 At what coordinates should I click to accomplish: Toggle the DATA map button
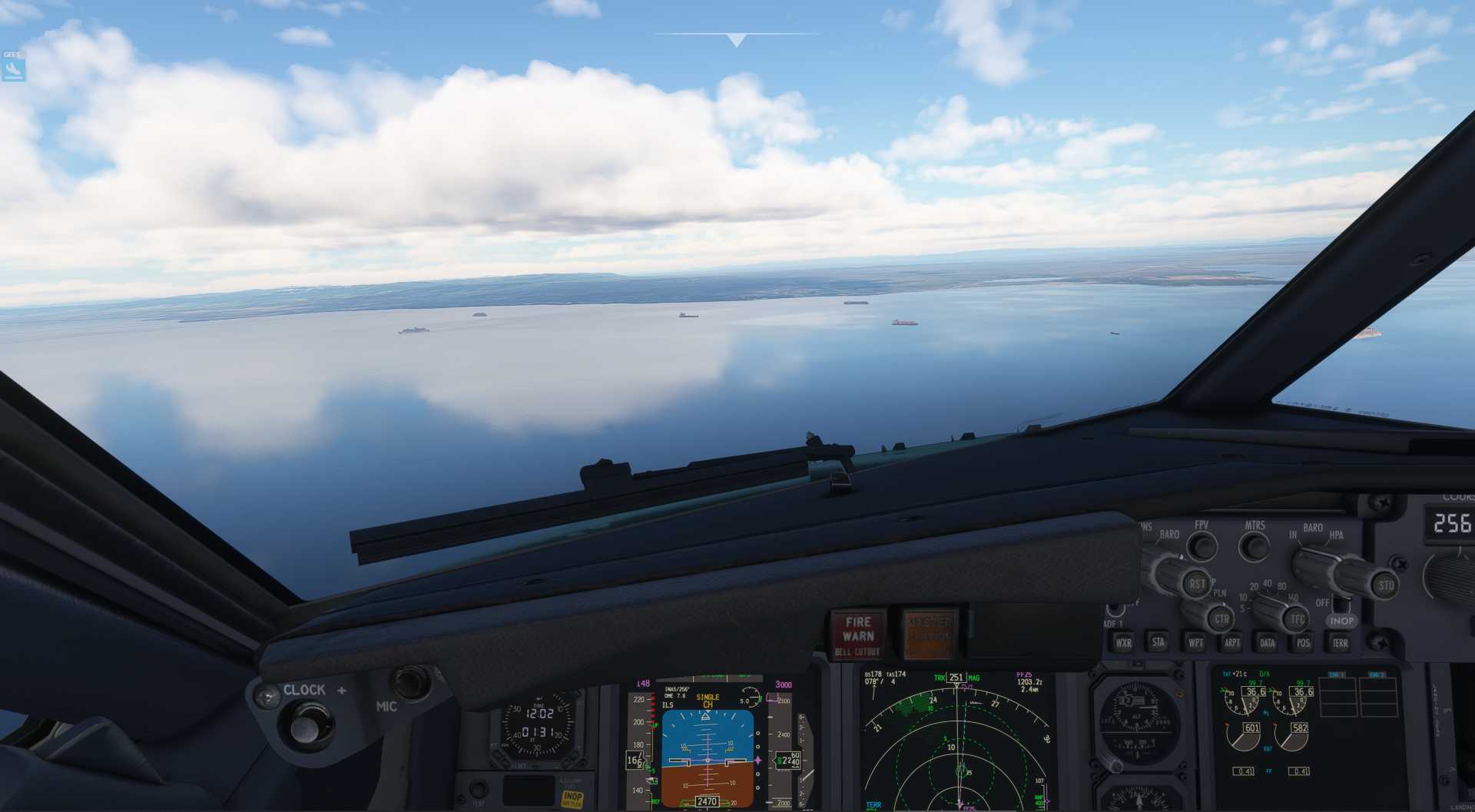pyautogui.click(x=1268, y=642)
